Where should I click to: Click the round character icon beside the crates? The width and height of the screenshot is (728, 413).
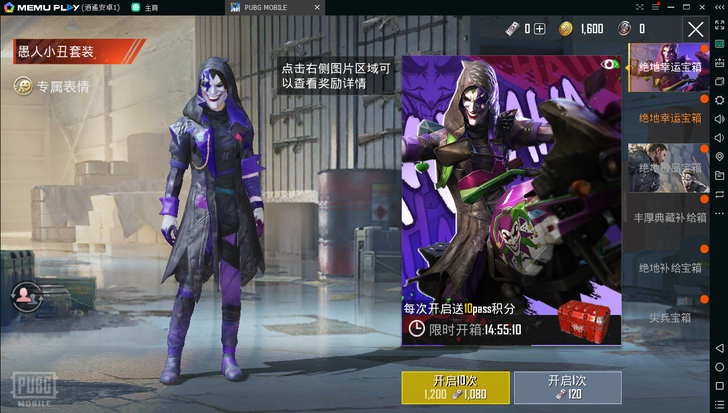(23, 295)
